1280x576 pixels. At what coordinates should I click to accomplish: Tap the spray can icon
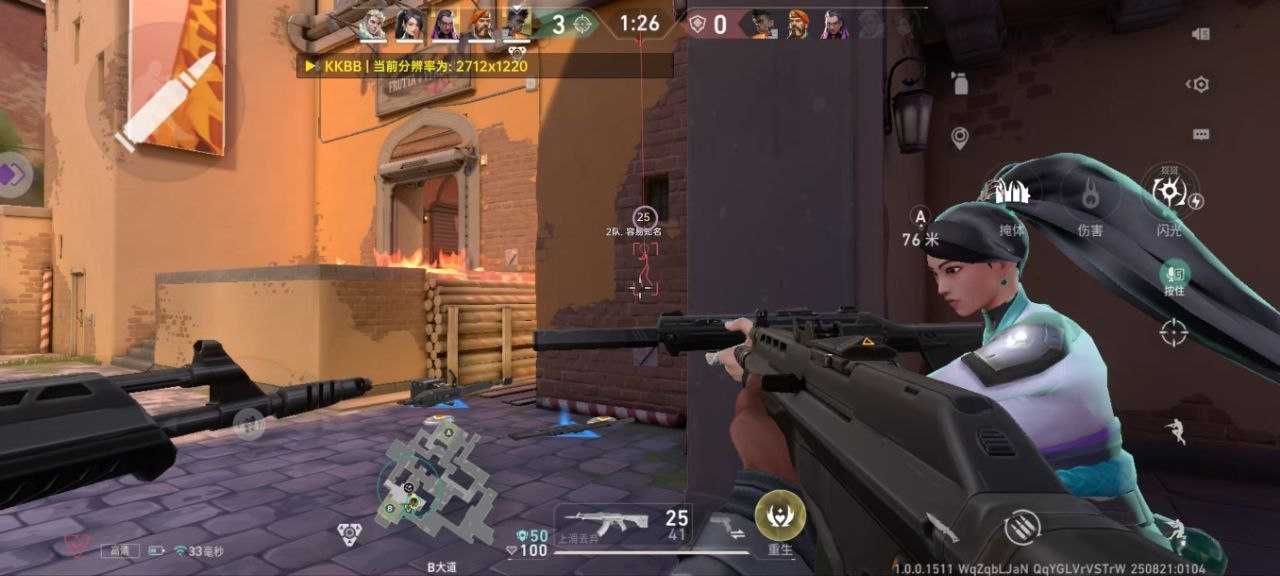[960, 84]
